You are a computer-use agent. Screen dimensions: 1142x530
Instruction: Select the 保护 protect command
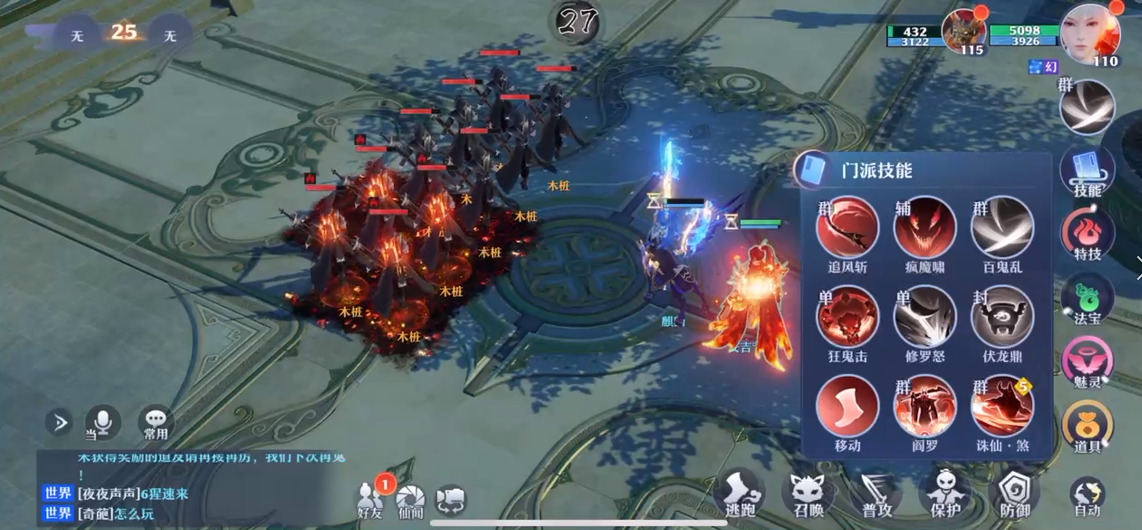click(x=945, y=494)
